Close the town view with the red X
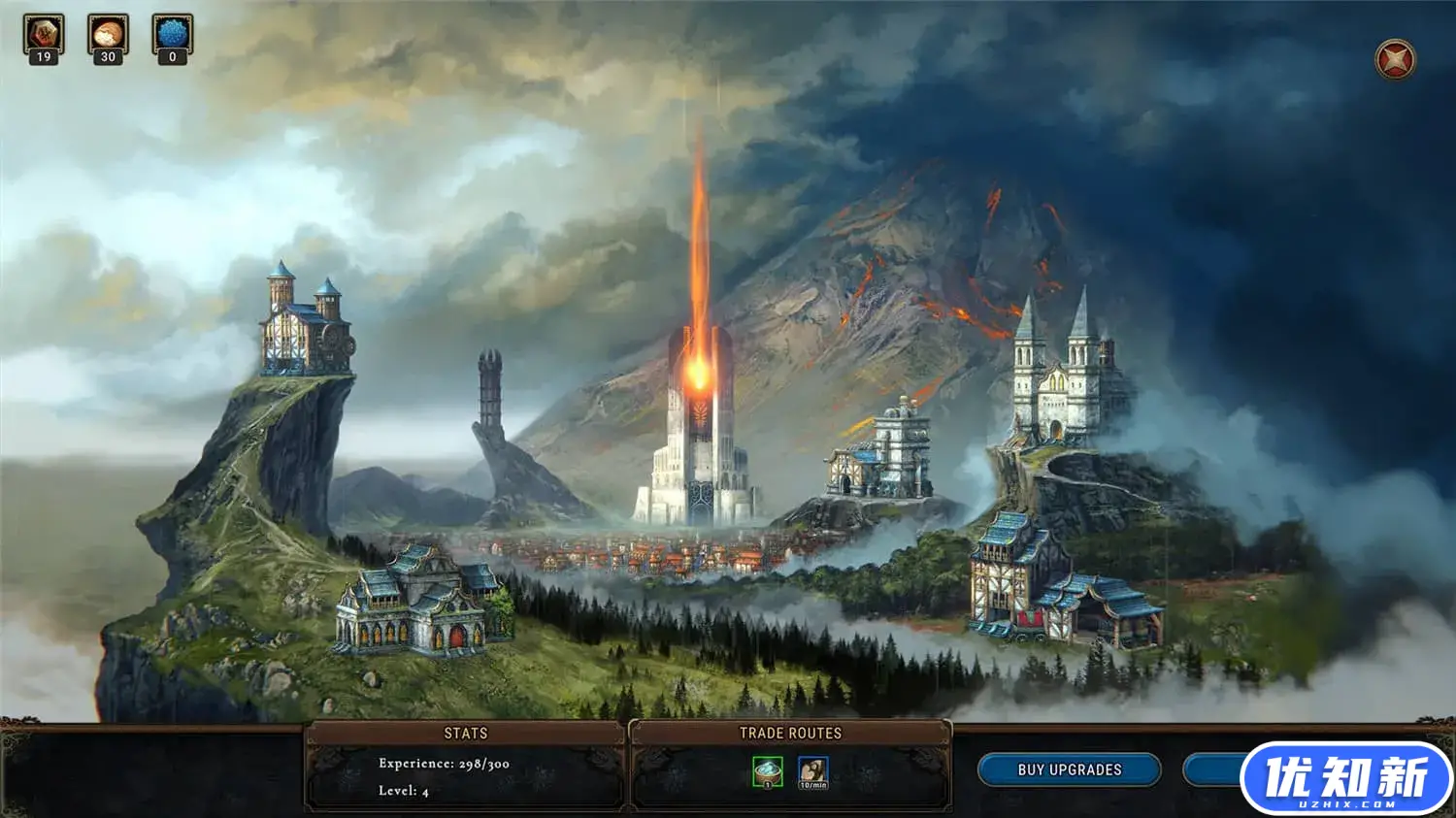 1395,59
